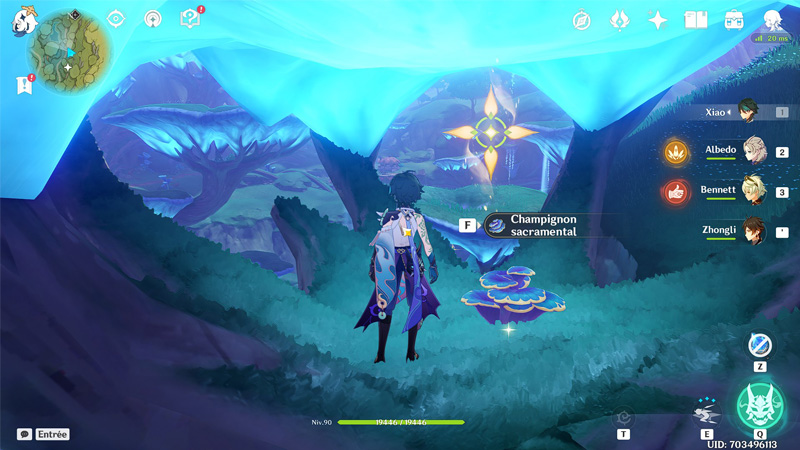Open the events compass icon
Viewport: 800px width, 450px height.
pyautogui.click(x=582, y=20)
